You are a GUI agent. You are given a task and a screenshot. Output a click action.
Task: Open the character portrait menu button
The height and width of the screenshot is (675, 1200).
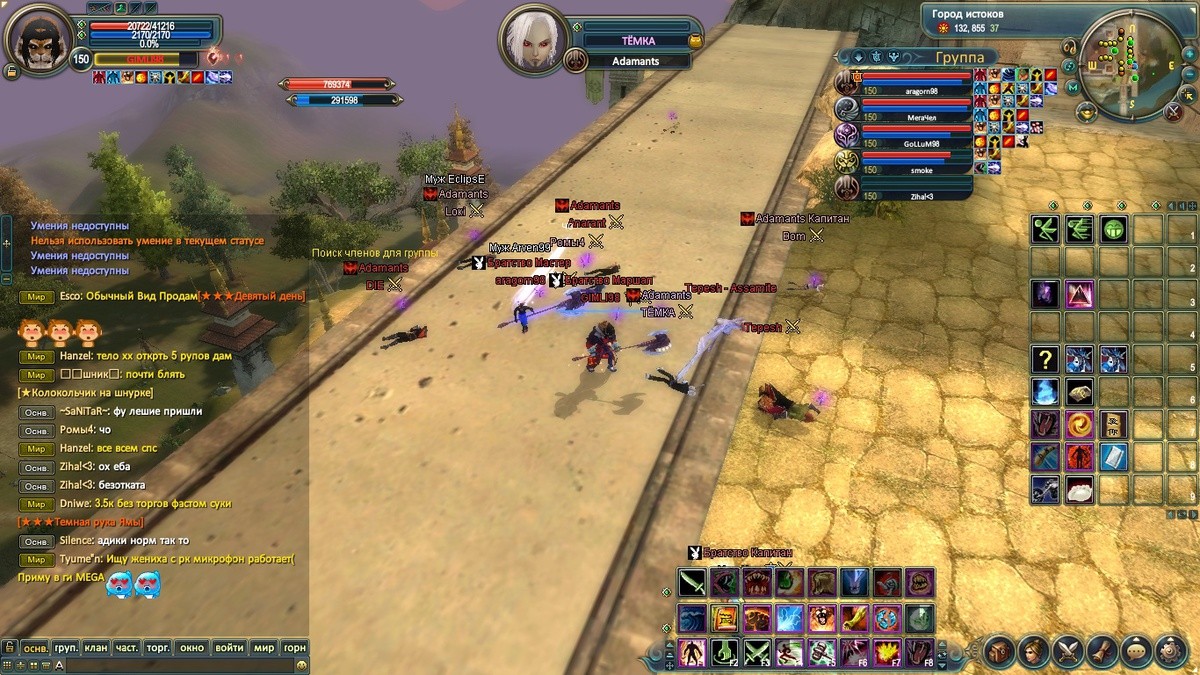[1033, 651]
